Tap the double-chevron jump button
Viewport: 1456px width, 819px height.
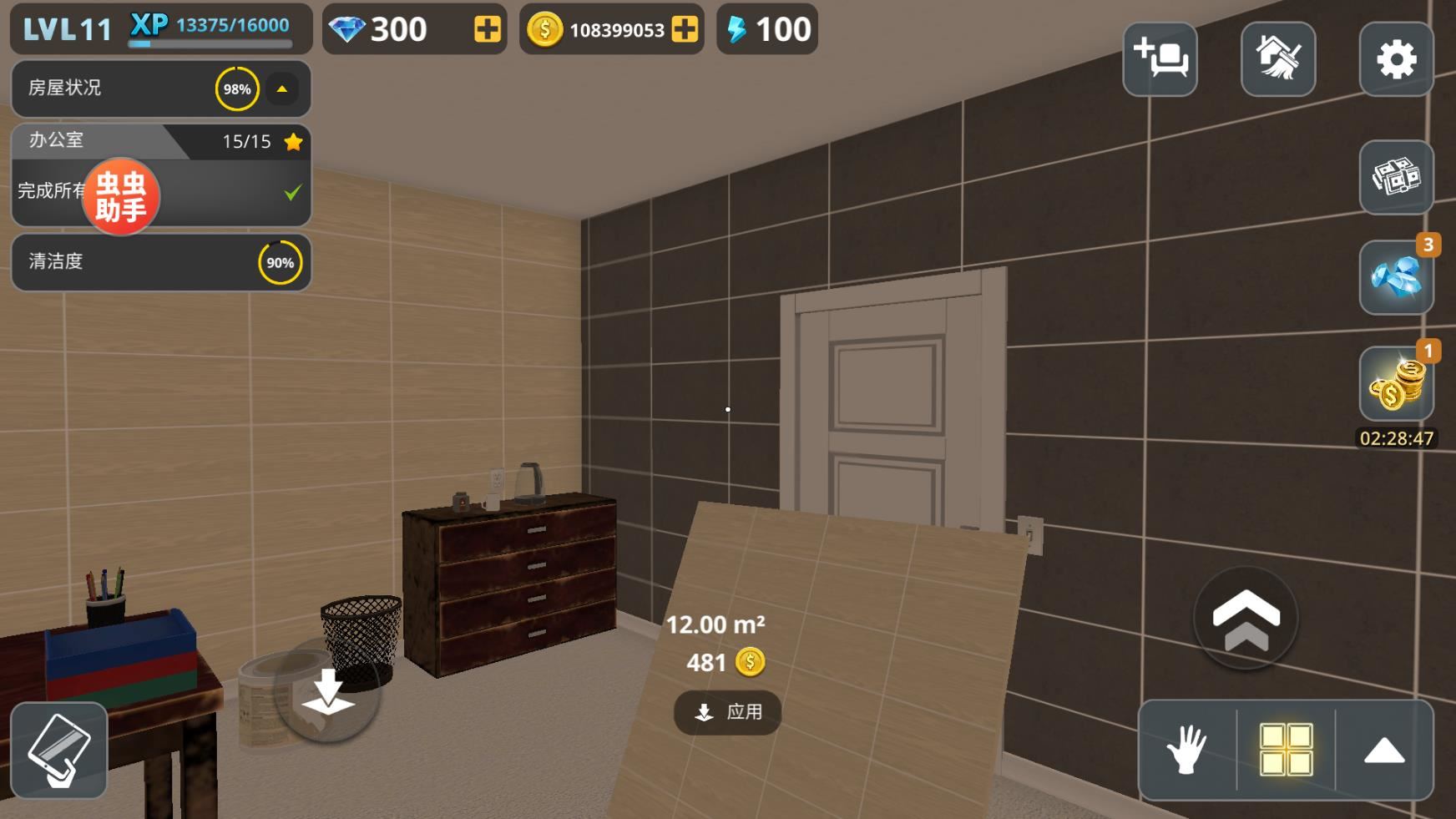pos(1246,619)
